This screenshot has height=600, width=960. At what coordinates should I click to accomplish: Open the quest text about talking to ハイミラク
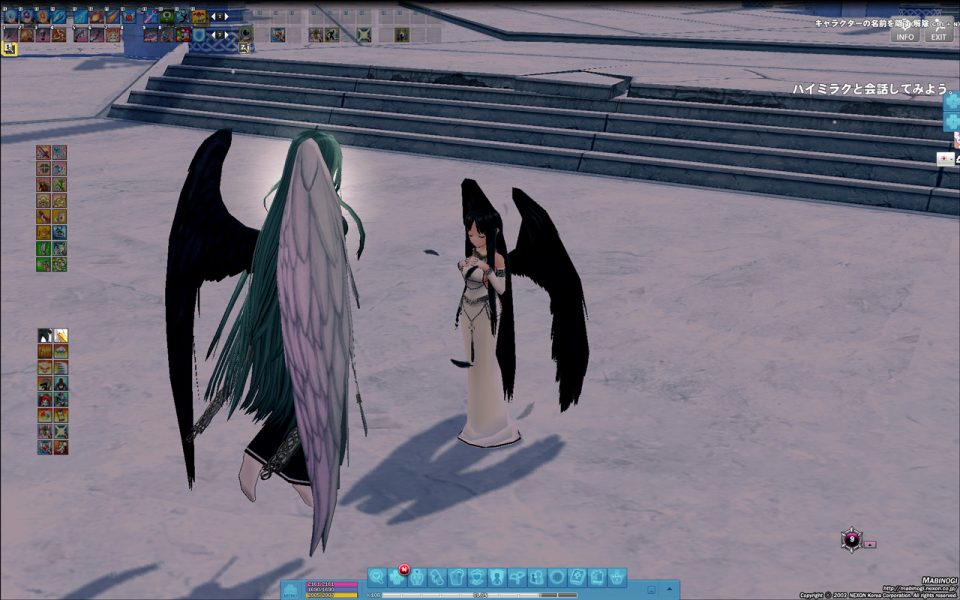[x=870, y=89]
